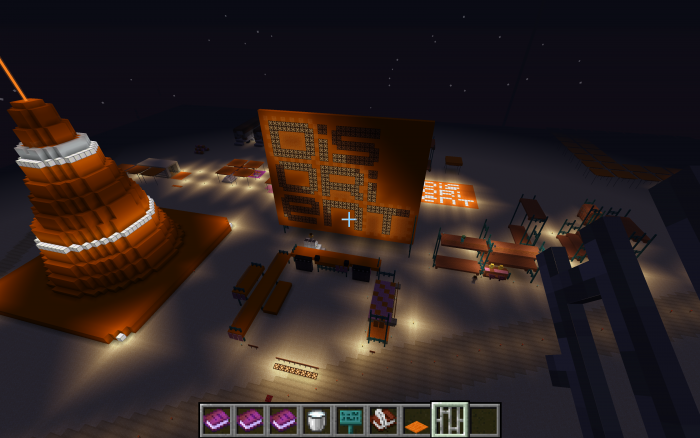Screen dimensions: 700x438
Task: Choose the book and quill slot
Action: tap(383, 420)
